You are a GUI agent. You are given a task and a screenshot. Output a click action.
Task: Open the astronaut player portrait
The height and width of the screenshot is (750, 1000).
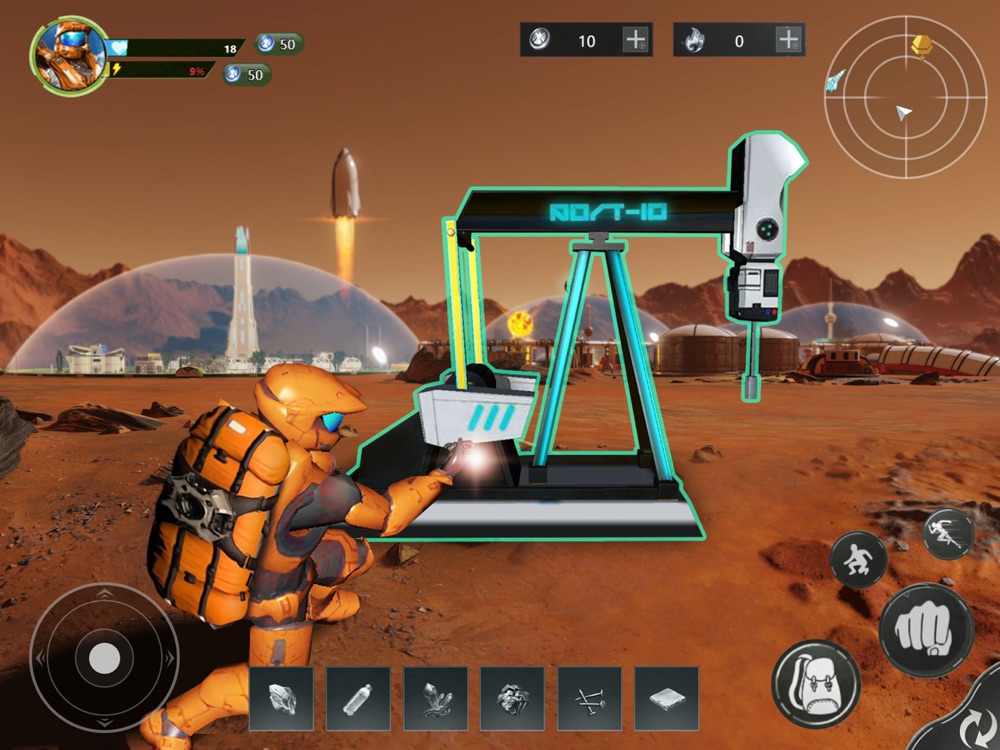(x=68, y=54)
